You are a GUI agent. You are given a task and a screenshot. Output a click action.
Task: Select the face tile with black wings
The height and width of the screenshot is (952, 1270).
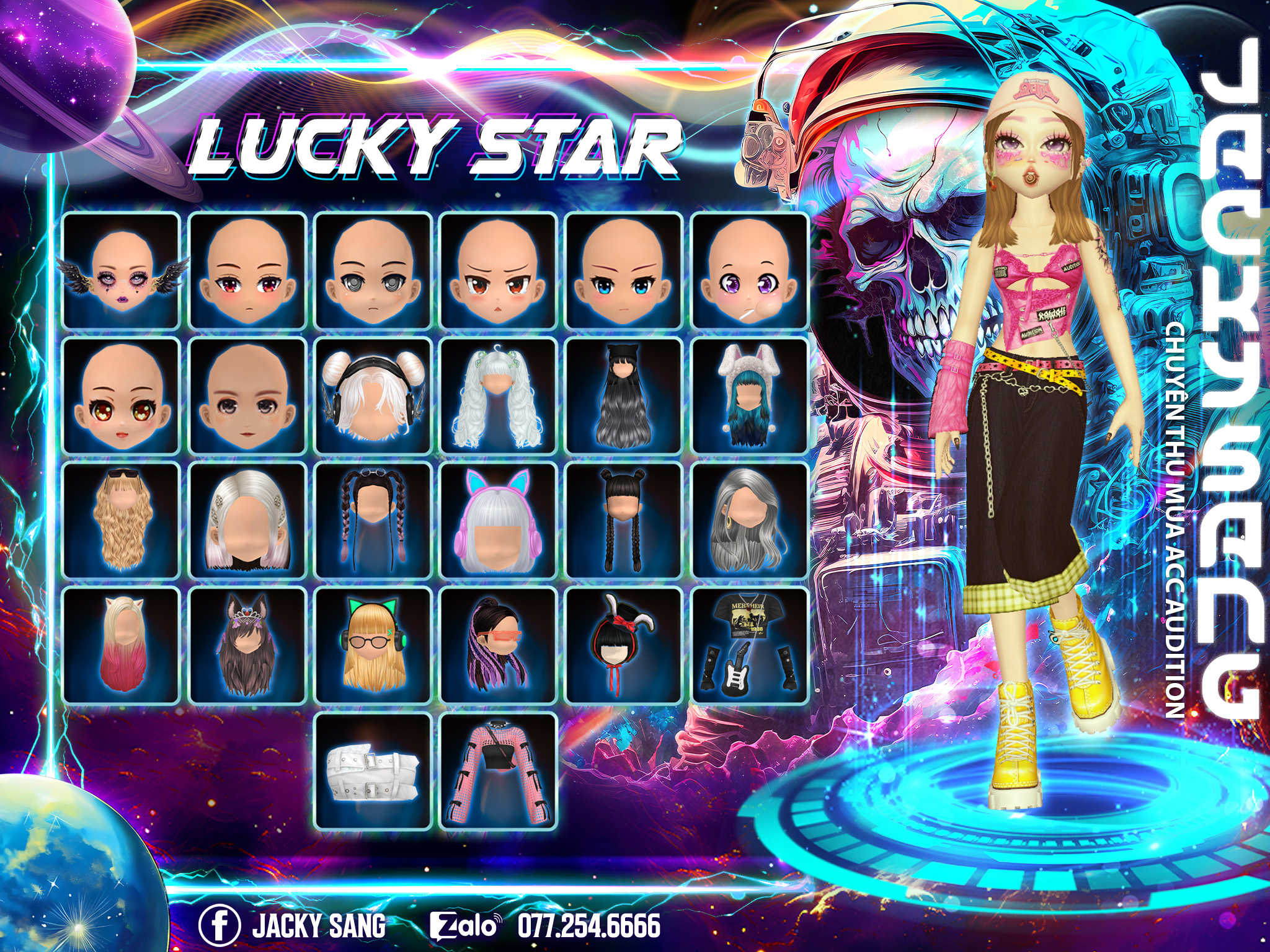pos(122,270)
